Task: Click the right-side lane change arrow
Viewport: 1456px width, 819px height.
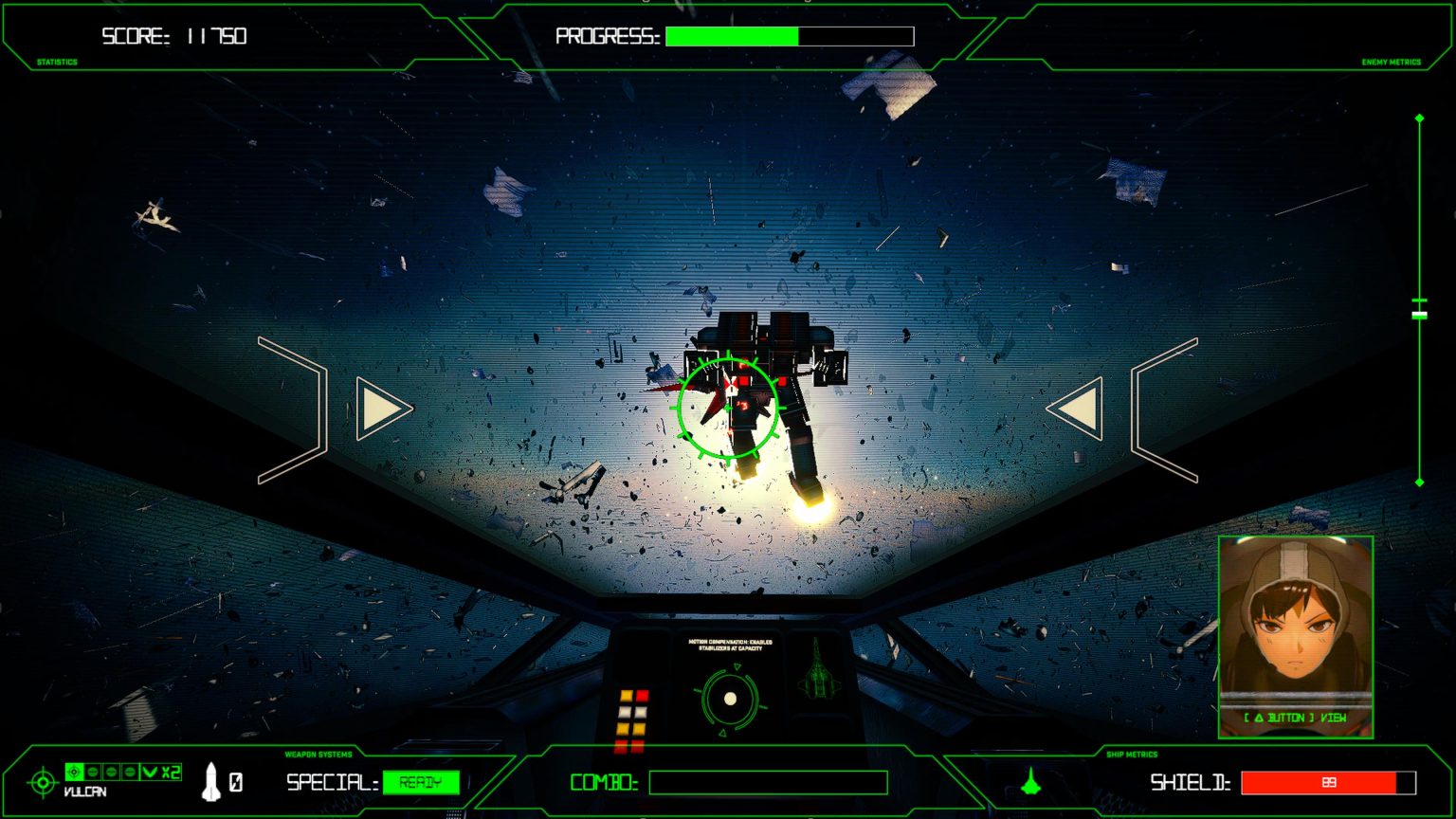Action: point(1077,408)
